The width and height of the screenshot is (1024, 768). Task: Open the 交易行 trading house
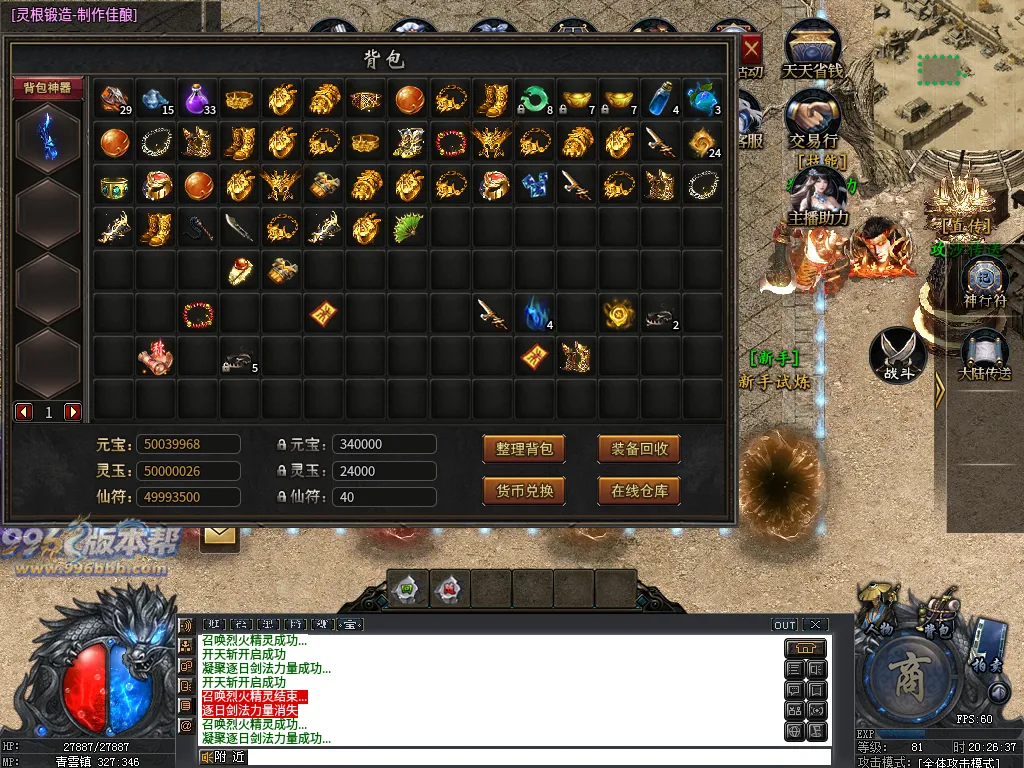click(812, 118)
